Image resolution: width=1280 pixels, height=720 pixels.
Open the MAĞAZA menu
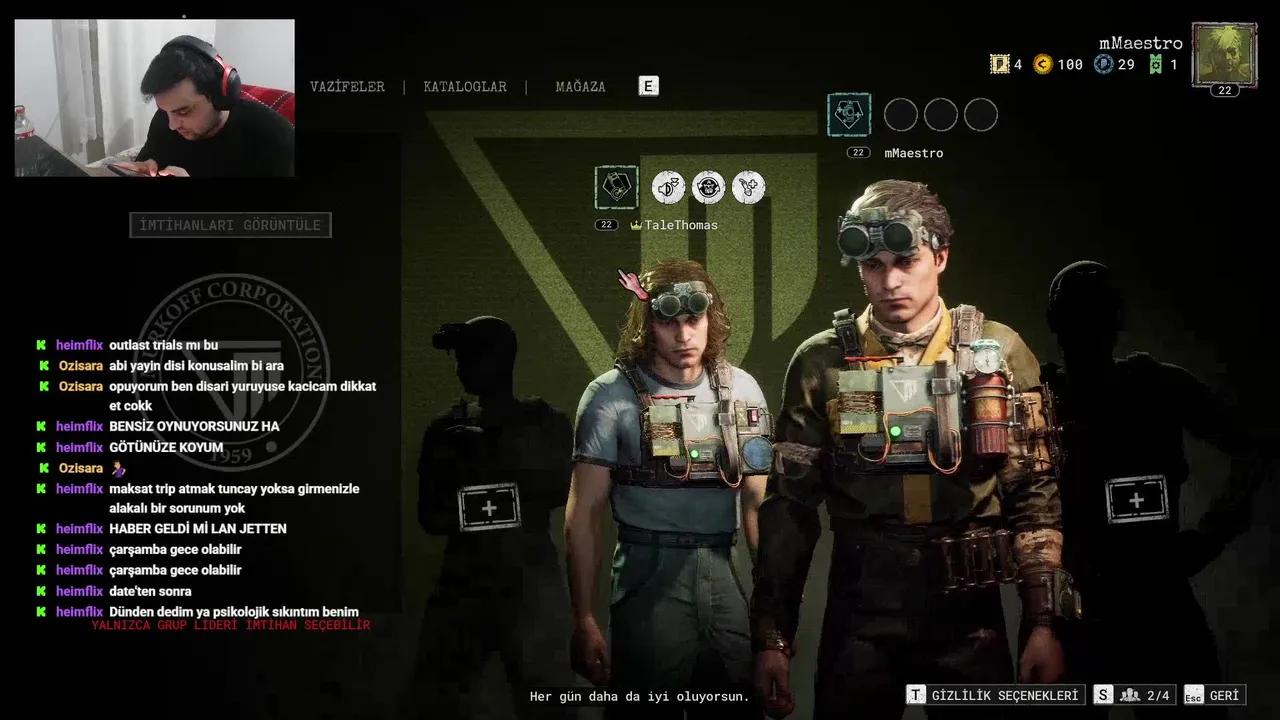pyautogui.click(x=578, y=87)
